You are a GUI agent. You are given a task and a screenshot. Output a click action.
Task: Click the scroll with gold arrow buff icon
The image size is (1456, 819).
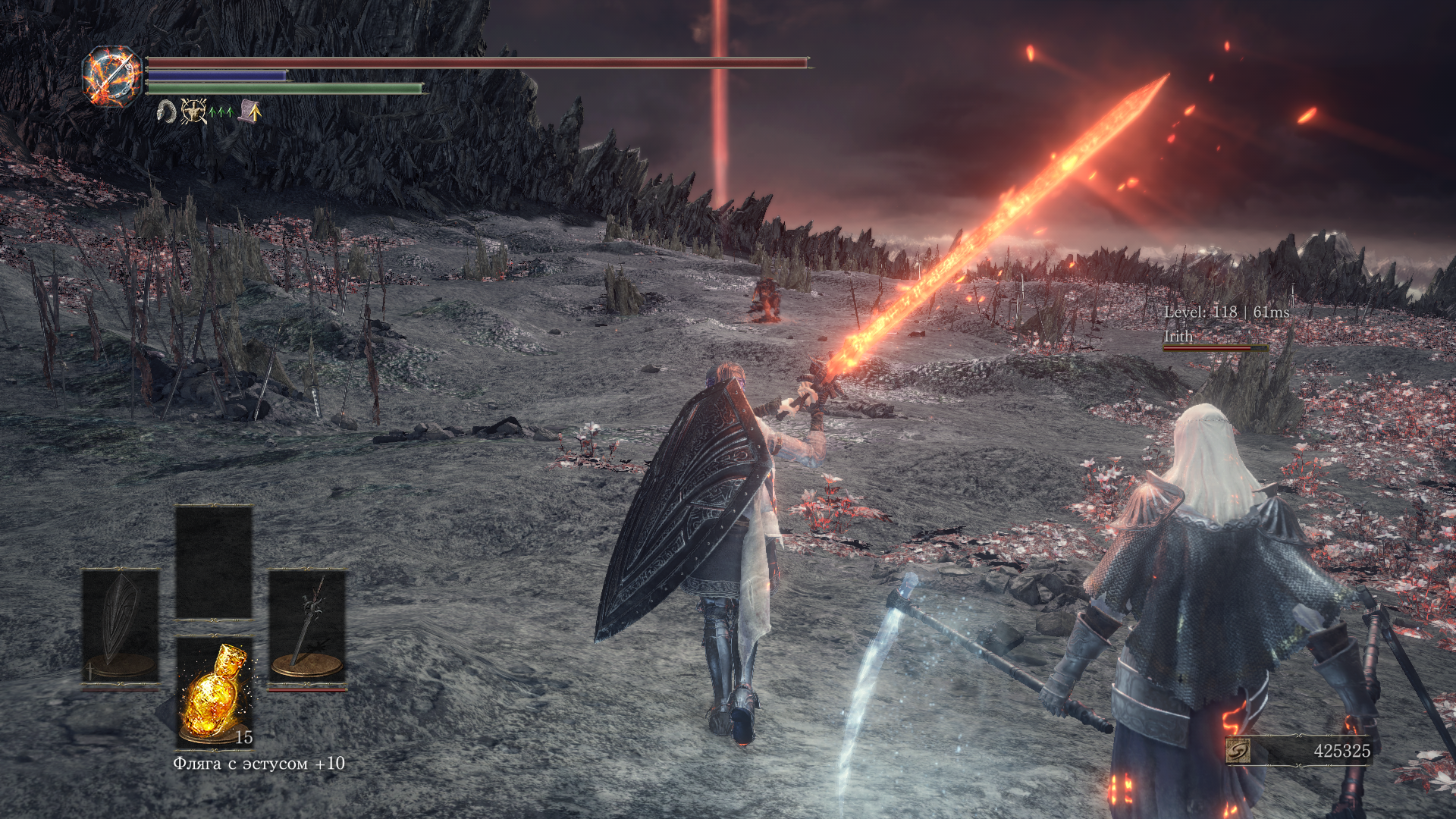click(250, 112)
